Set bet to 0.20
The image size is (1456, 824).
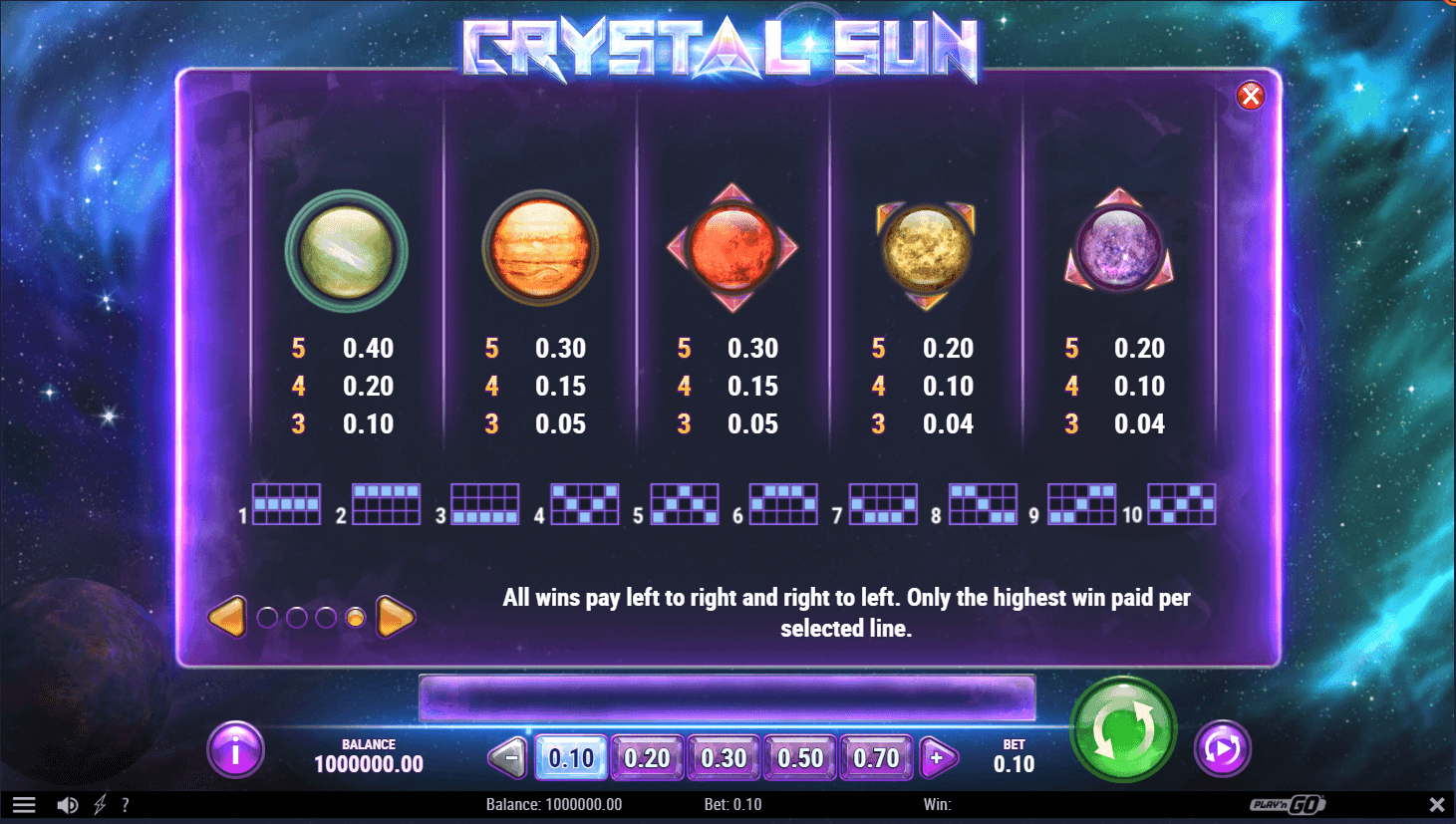click(x=647, y=758)
